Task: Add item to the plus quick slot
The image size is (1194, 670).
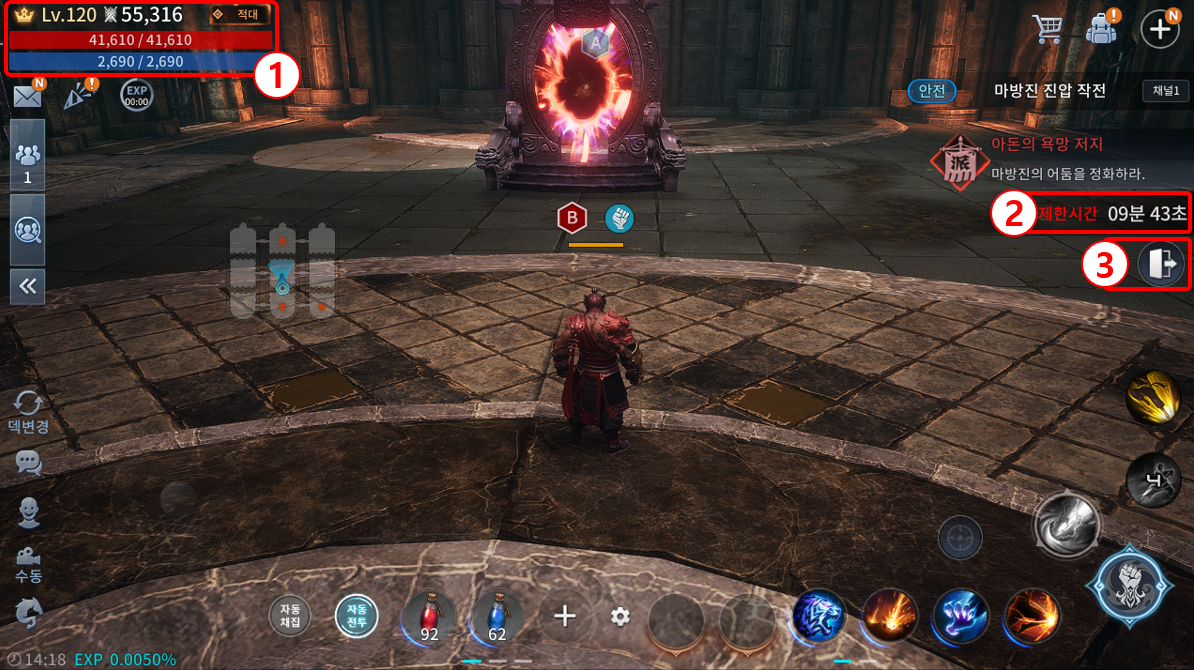Action: [565, 615]
